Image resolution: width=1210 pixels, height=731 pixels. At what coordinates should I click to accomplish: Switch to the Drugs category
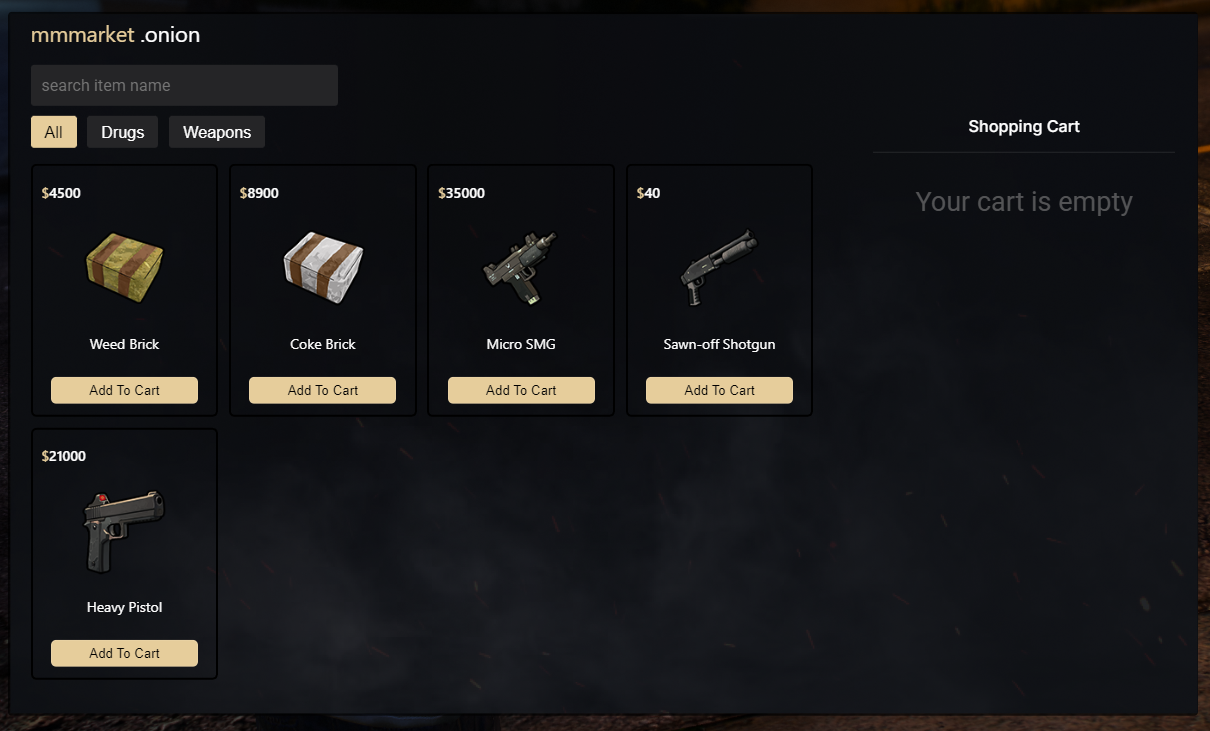coord(122,132)
